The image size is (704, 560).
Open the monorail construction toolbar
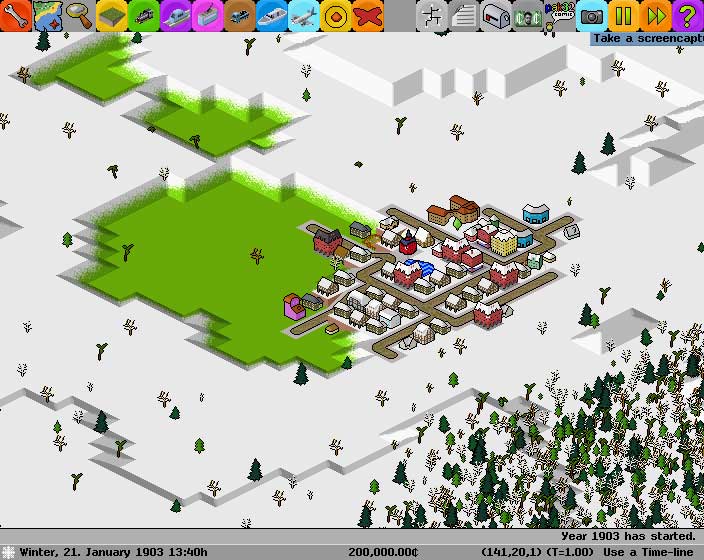point(176,15)
